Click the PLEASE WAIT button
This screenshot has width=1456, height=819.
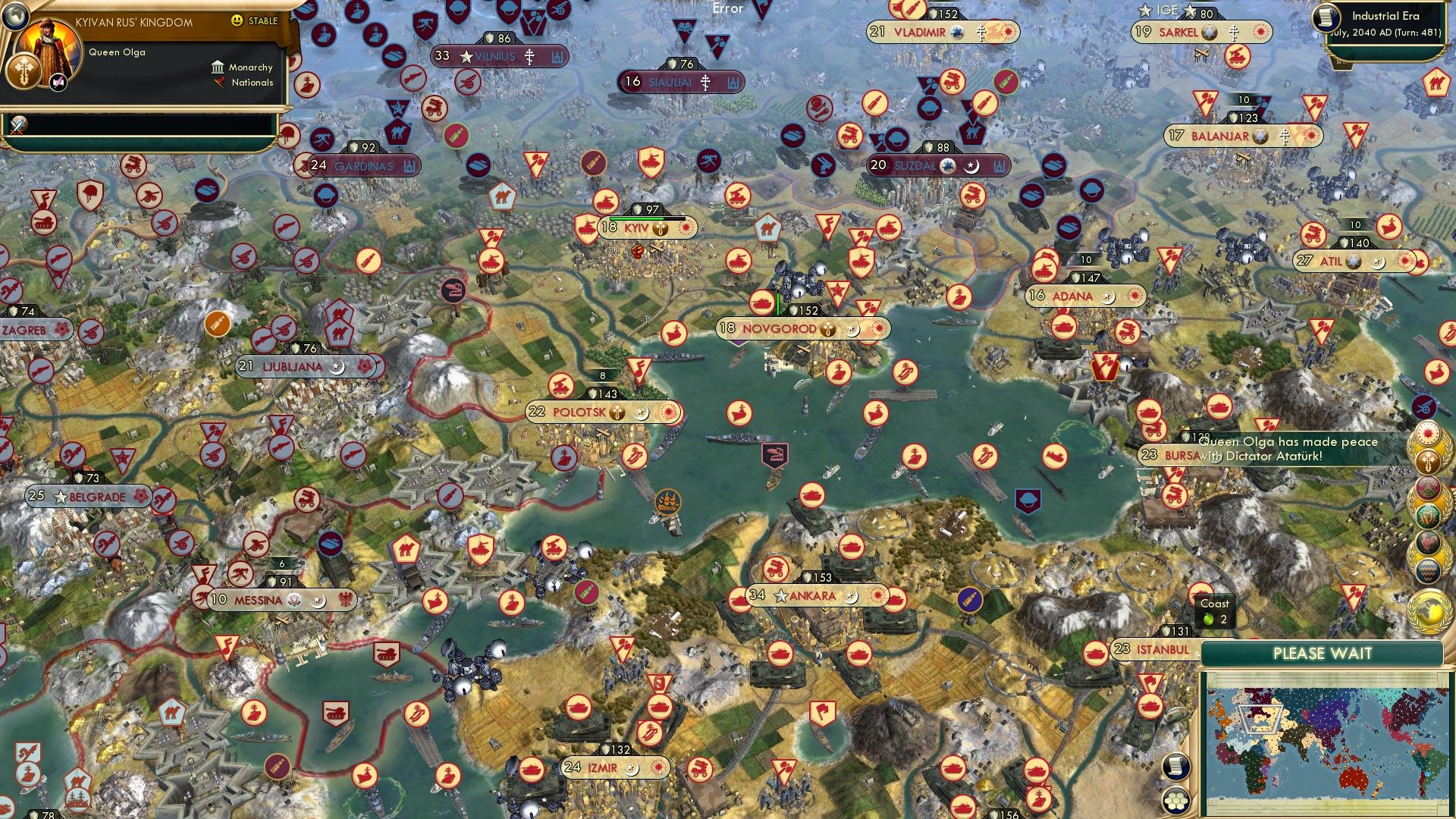coord(1323,653)
